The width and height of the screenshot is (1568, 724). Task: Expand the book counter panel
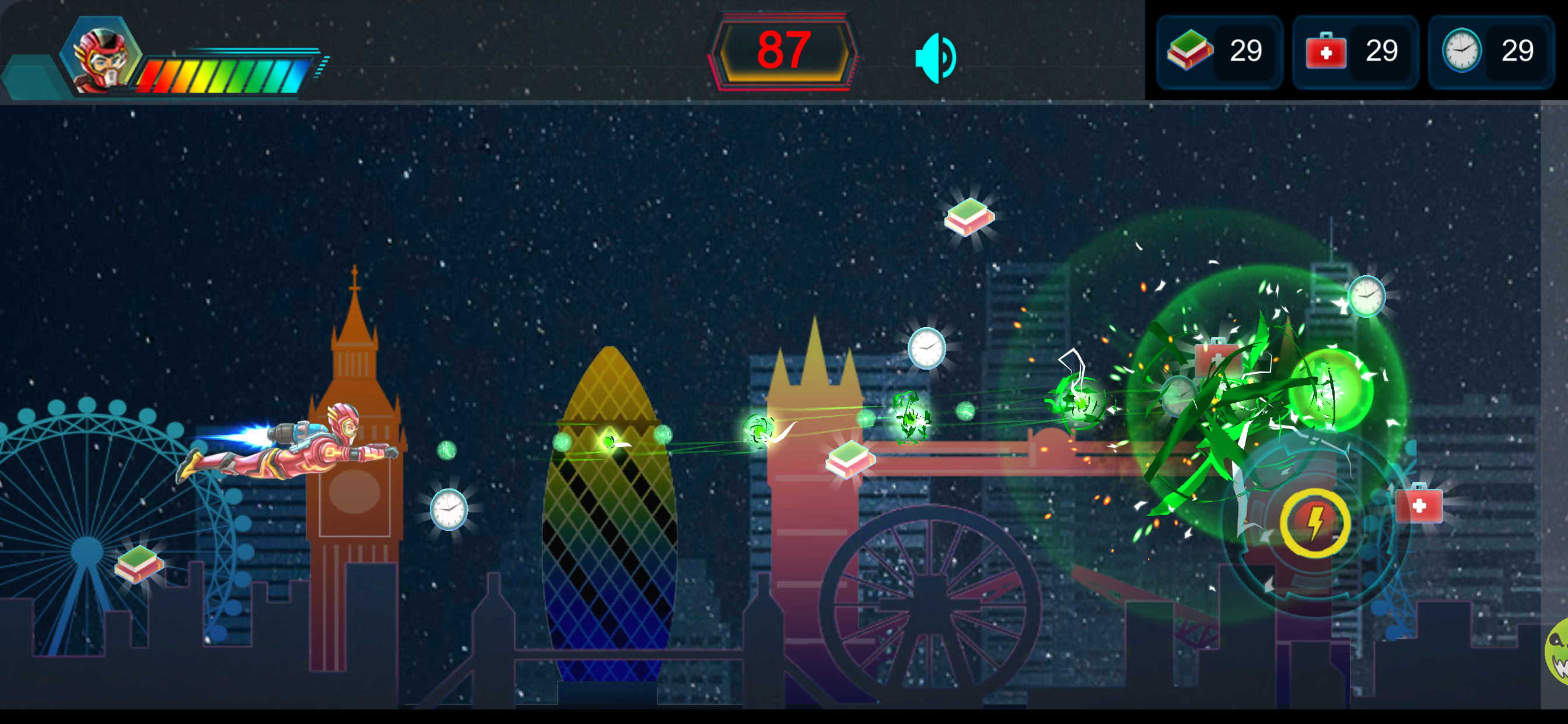(1217, 52)
